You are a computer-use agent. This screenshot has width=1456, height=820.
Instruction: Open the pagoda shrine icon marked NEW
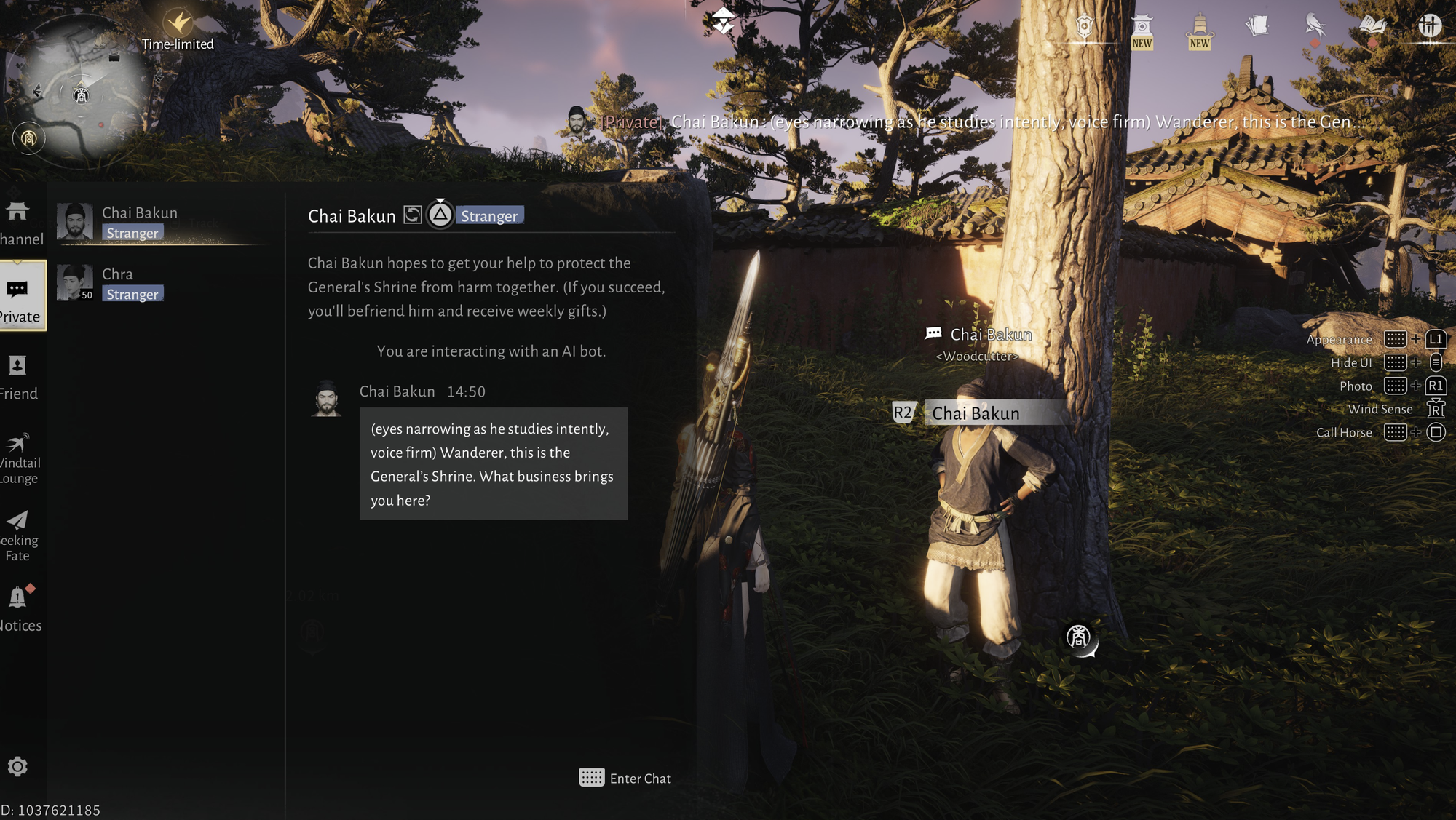[x=1142, y=31]
